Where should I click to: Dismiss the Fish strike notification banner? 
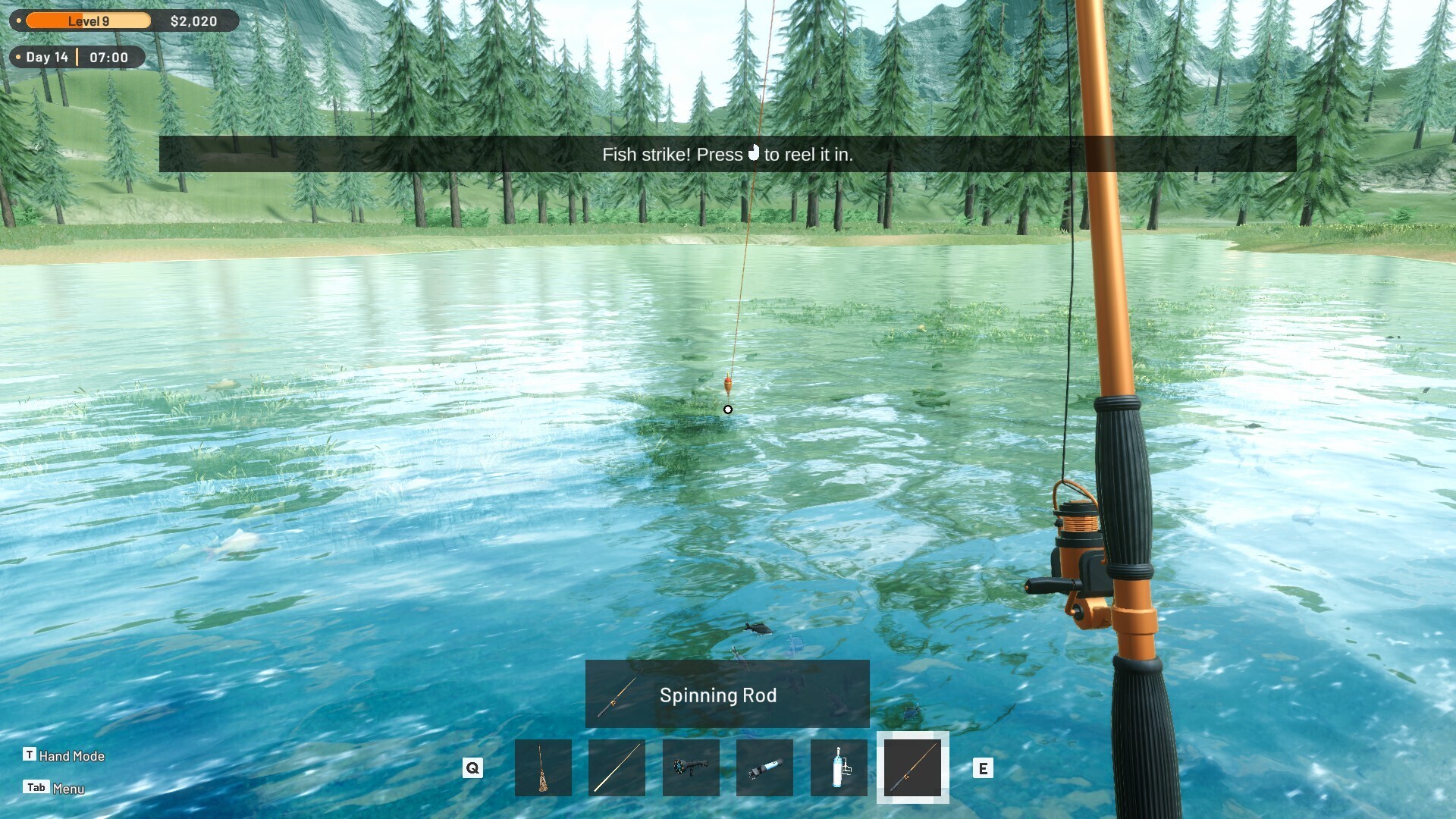click(726, 154)
